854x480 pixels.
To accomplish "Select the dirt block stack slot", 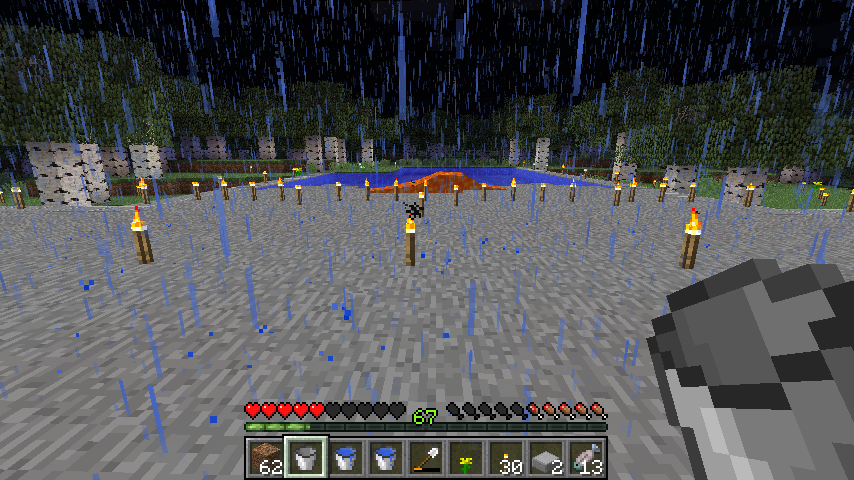I will pos(265,458).
